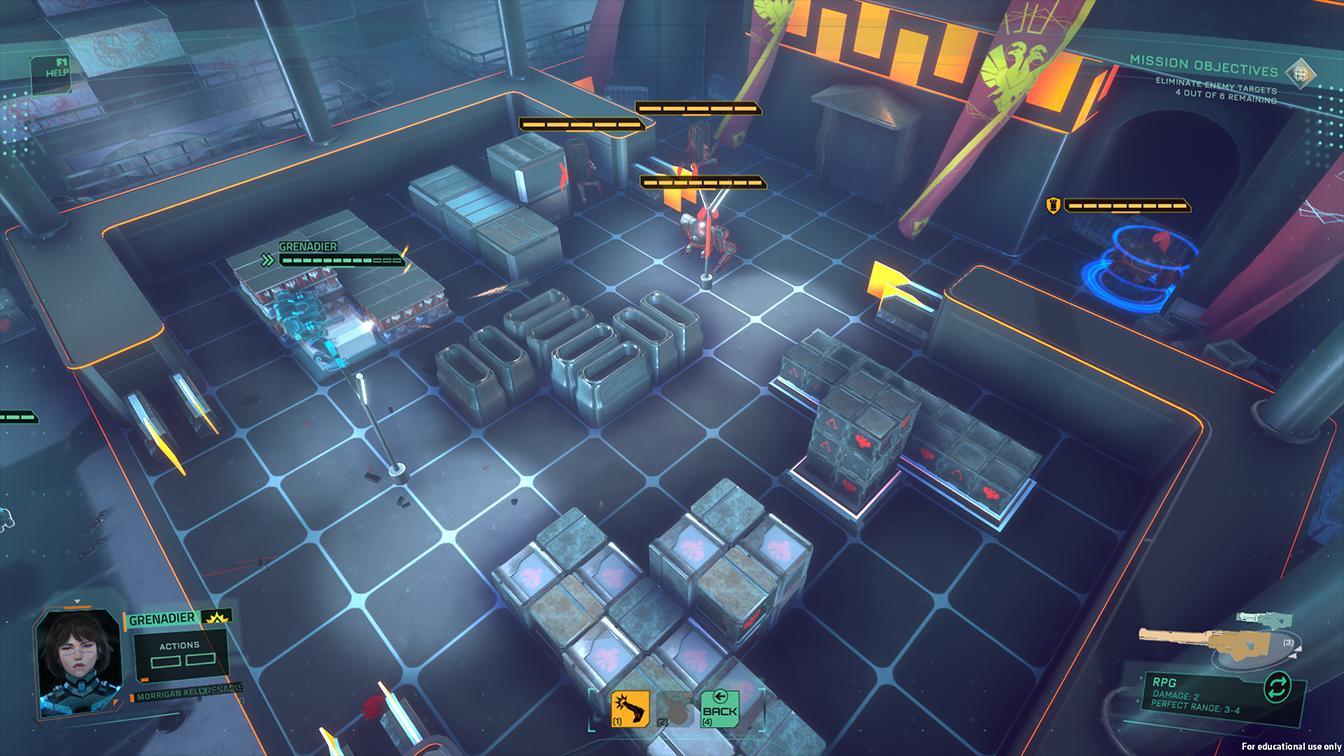Click the chevrons beside the Grenadier health bar
This screenshot has height=756, width=1344.
click(268, 258)
